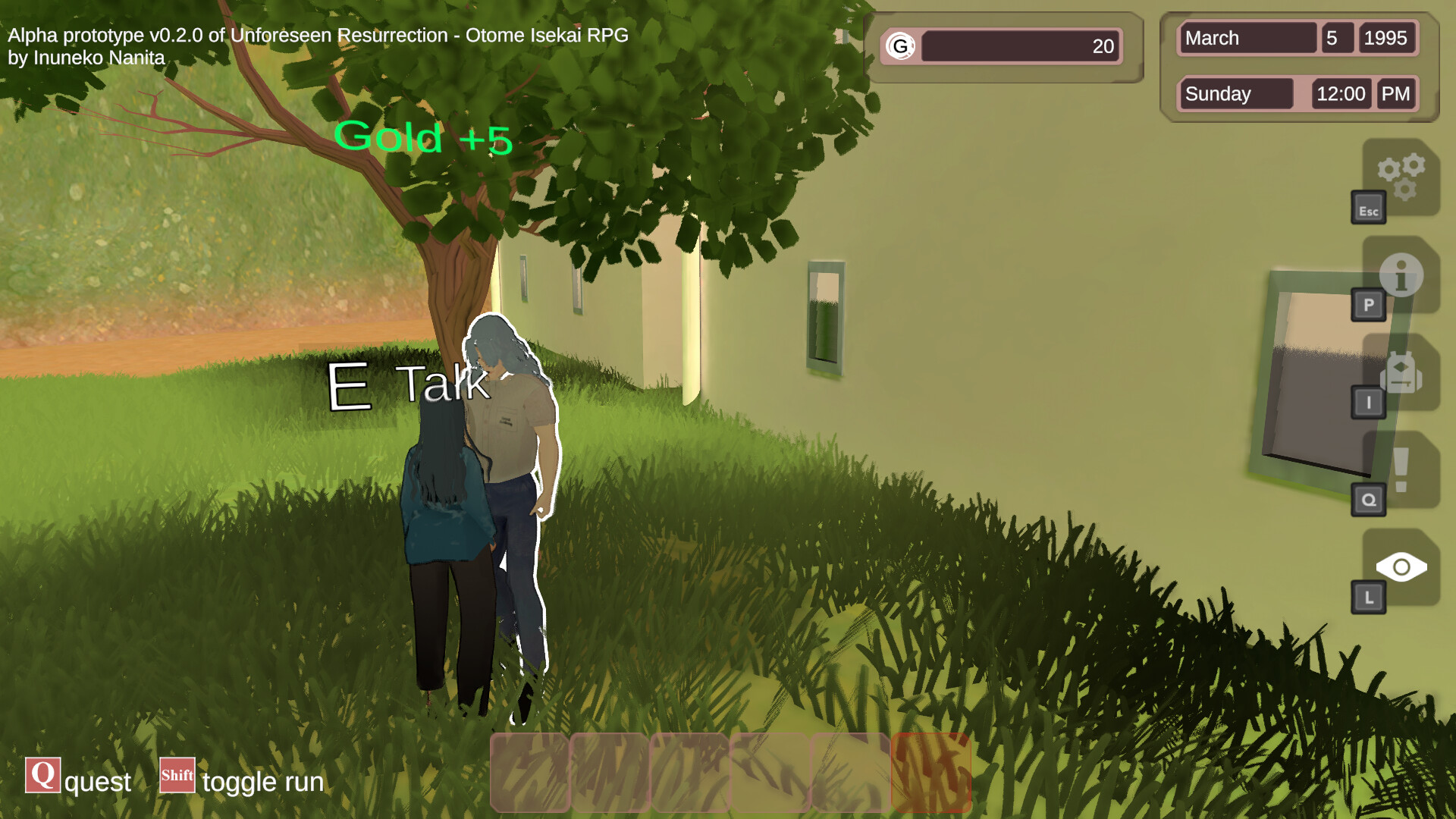
Task: Click the P keybind icon next to info
Action: click(x=1369, y=306)
